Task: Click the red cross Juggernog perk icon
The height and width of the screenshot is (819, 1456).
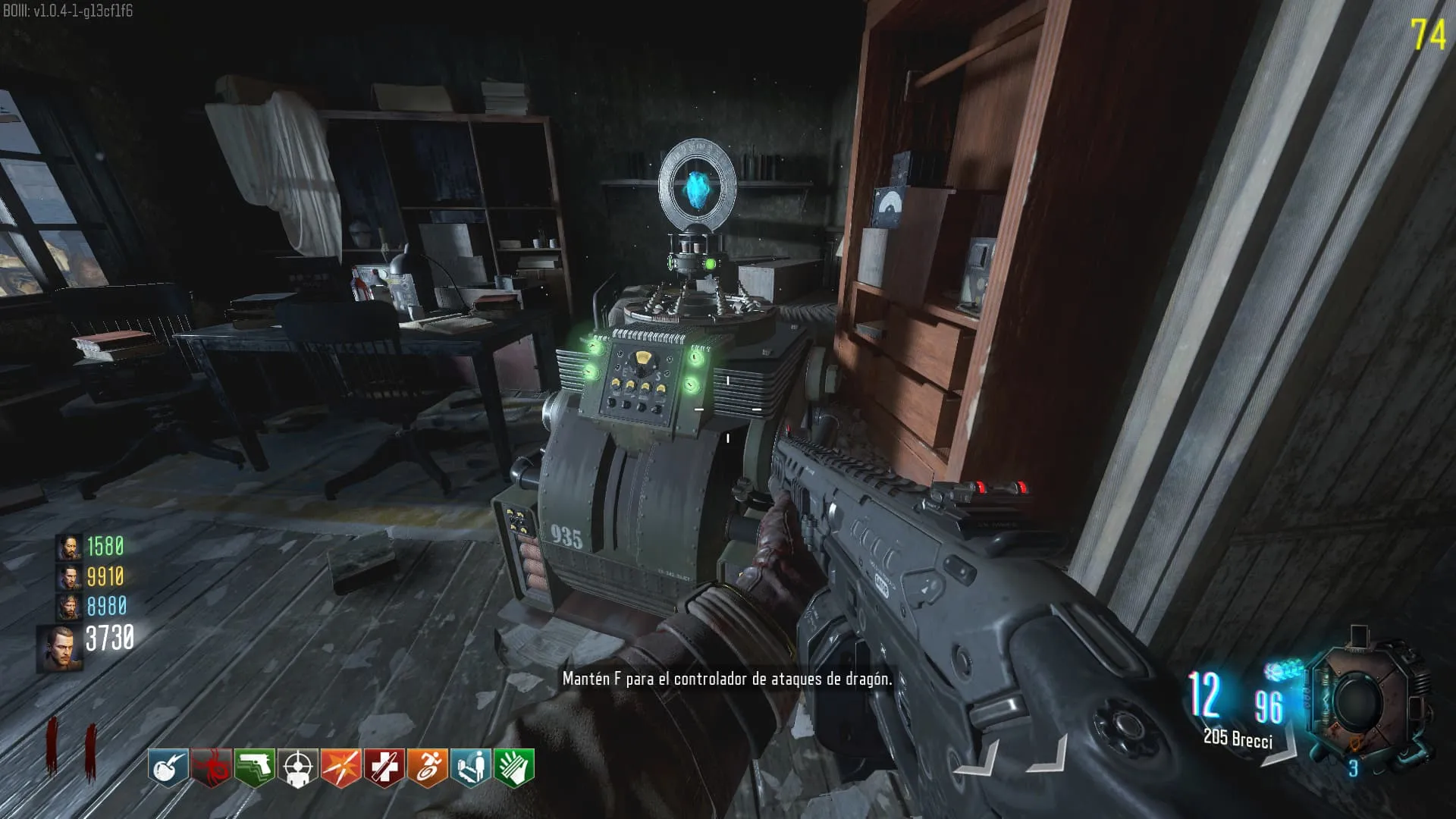Action: [x=384, y=768]
